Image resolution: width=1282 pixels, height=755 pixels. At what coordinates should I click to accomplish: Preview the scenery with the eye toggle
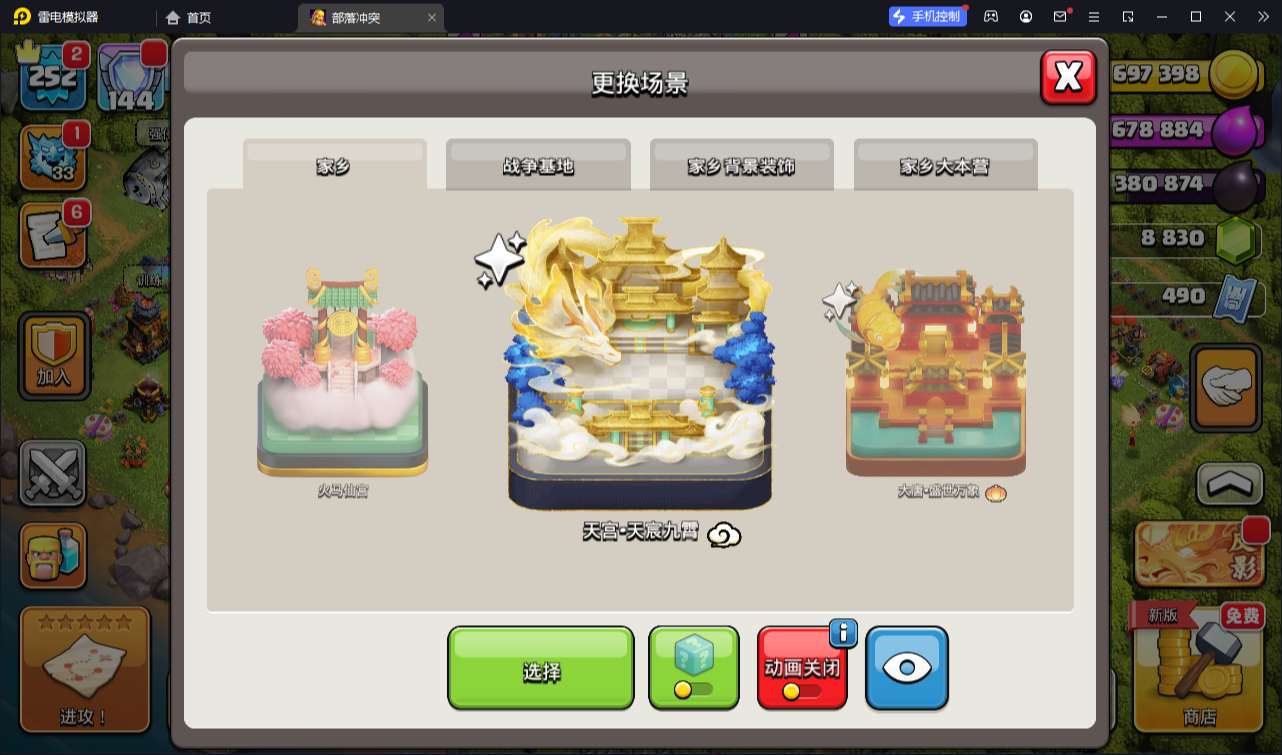[x=907, y=668]
